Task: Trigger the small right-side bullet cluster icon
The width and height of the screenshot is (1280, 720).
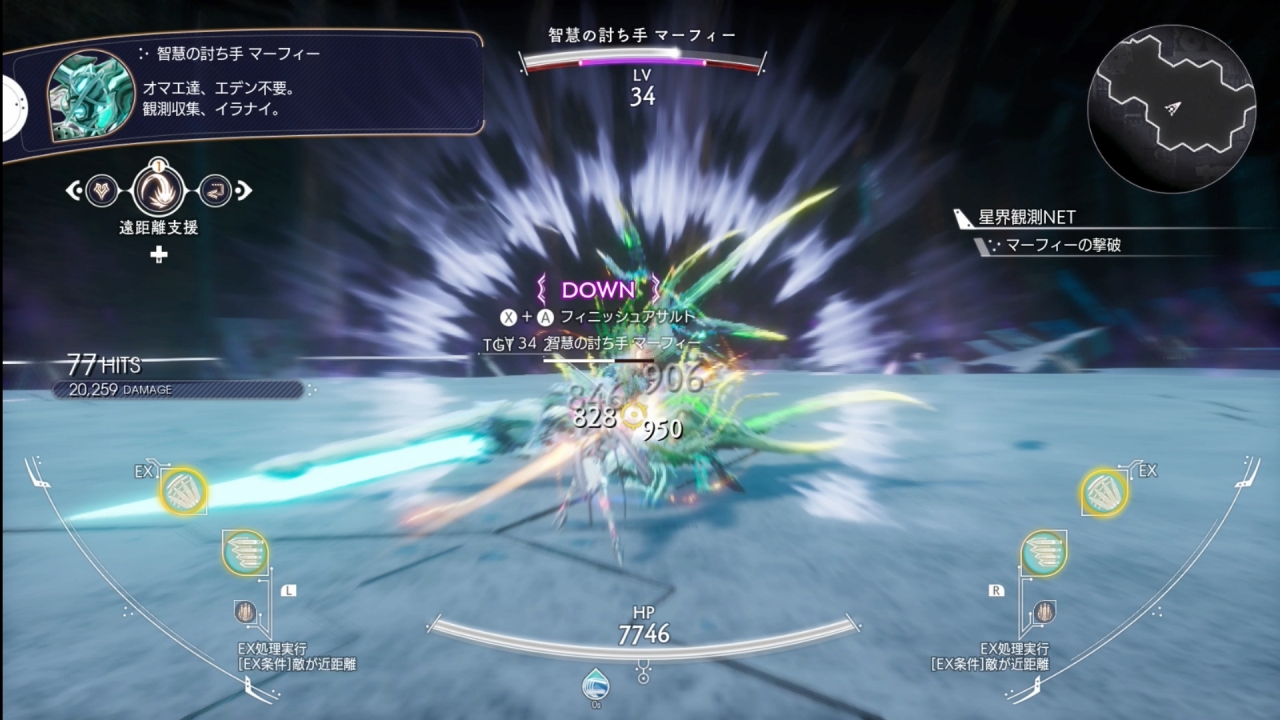Action: [1043, 609]
